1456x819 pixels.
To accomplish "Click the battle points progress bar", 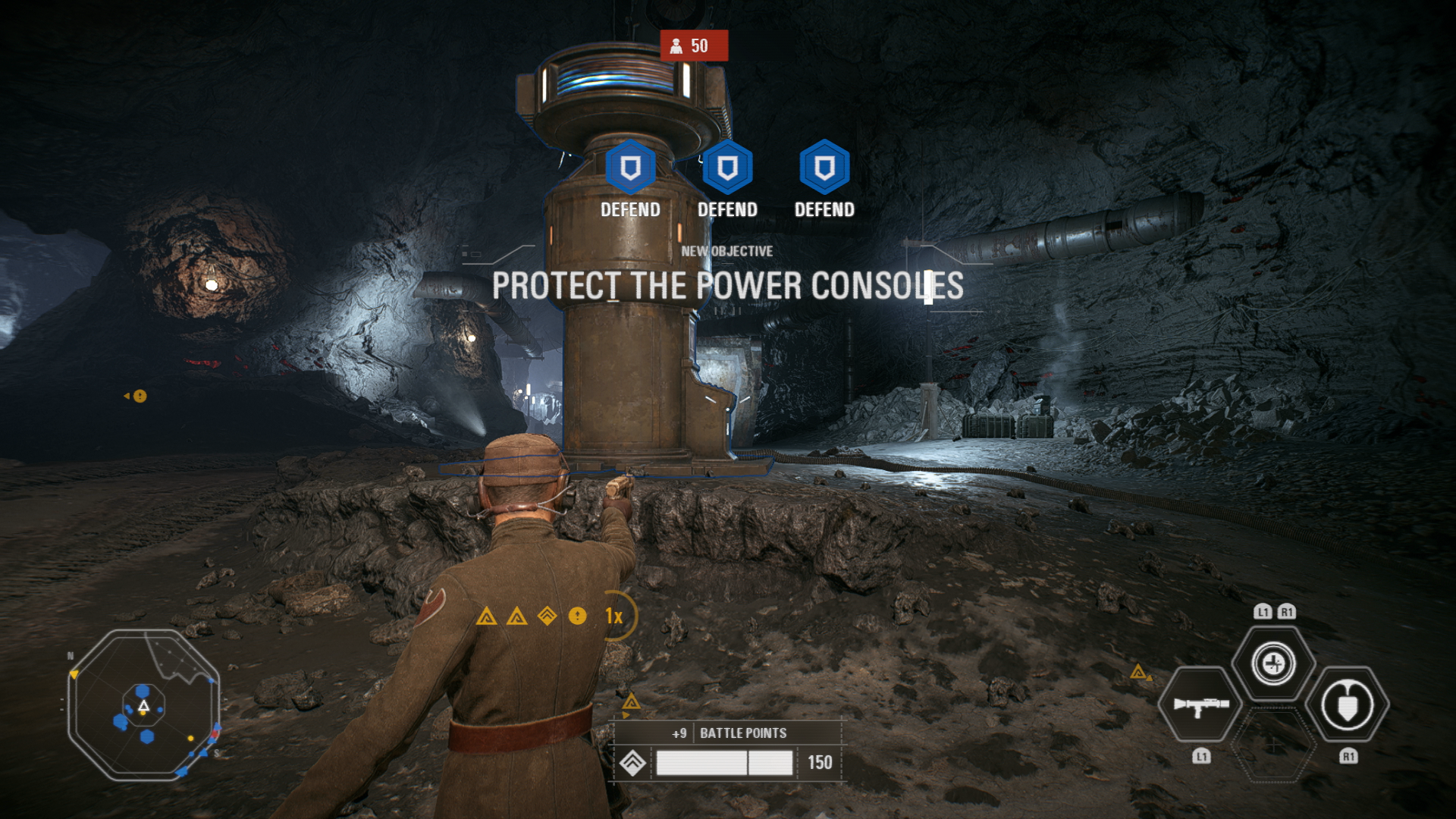I will [x=726, y=761].
